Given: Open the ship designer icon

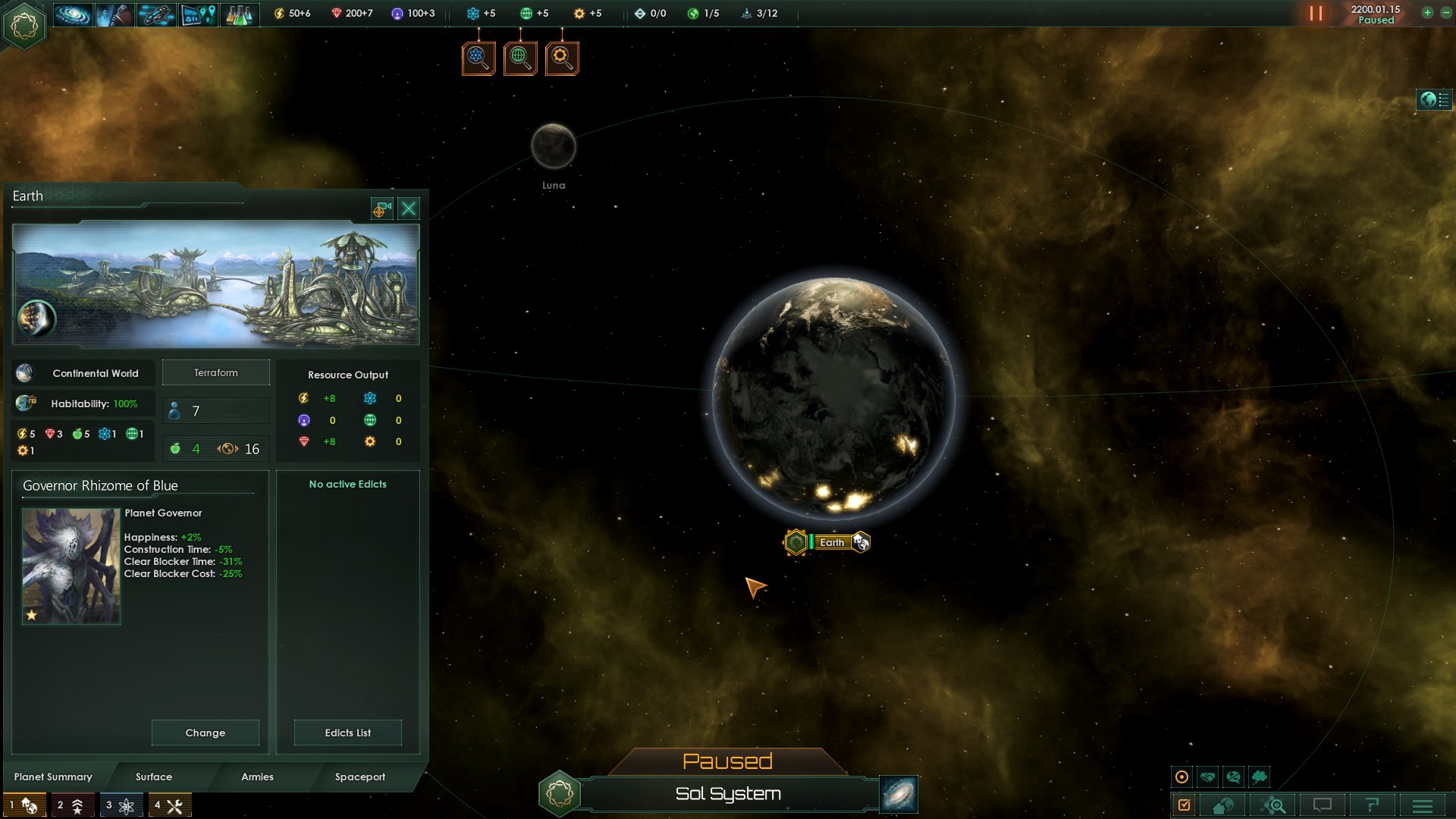Looking at the screenshot, I should coord(156,14).
